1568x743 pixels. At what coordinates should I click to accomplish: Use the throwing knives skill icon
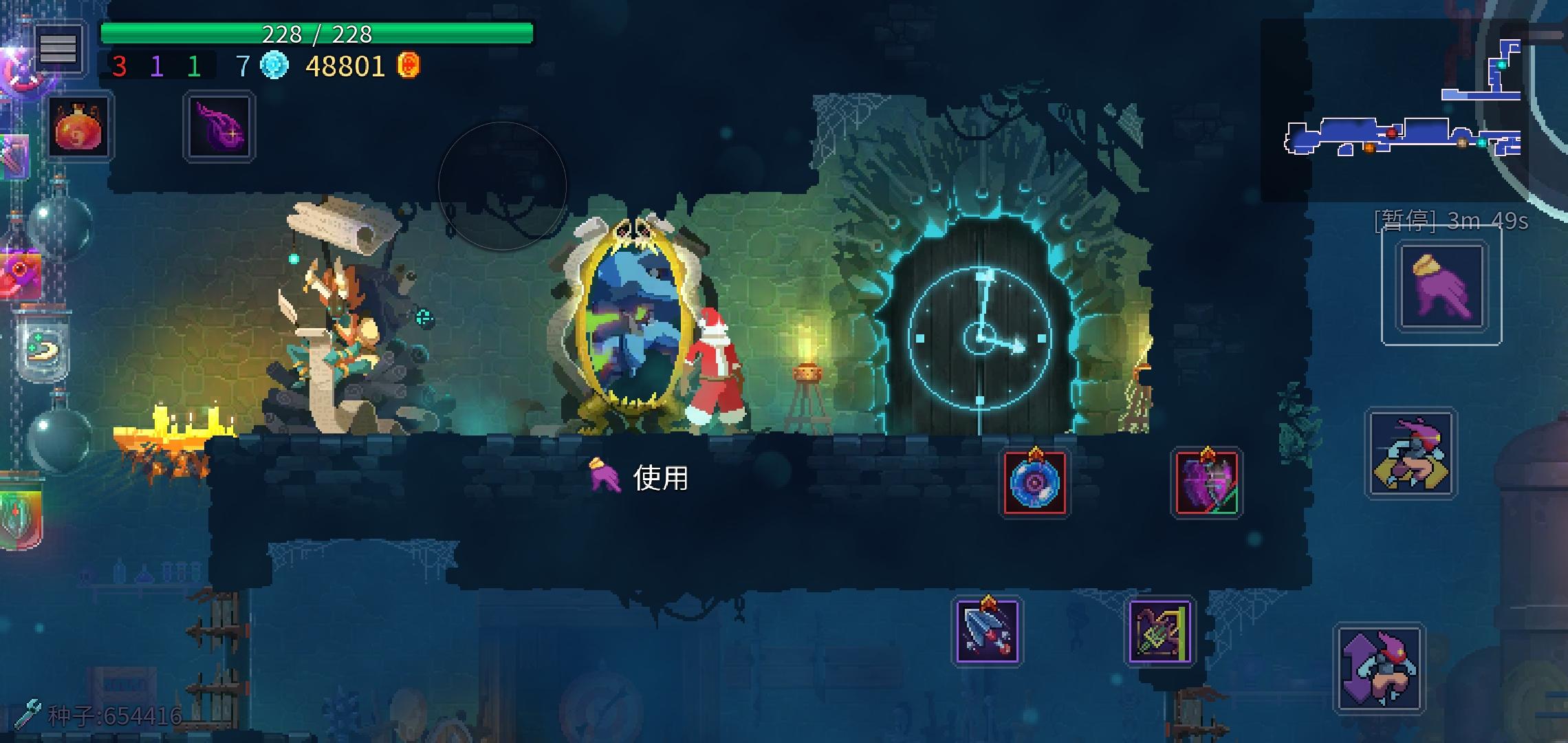[x=988, y=633]
